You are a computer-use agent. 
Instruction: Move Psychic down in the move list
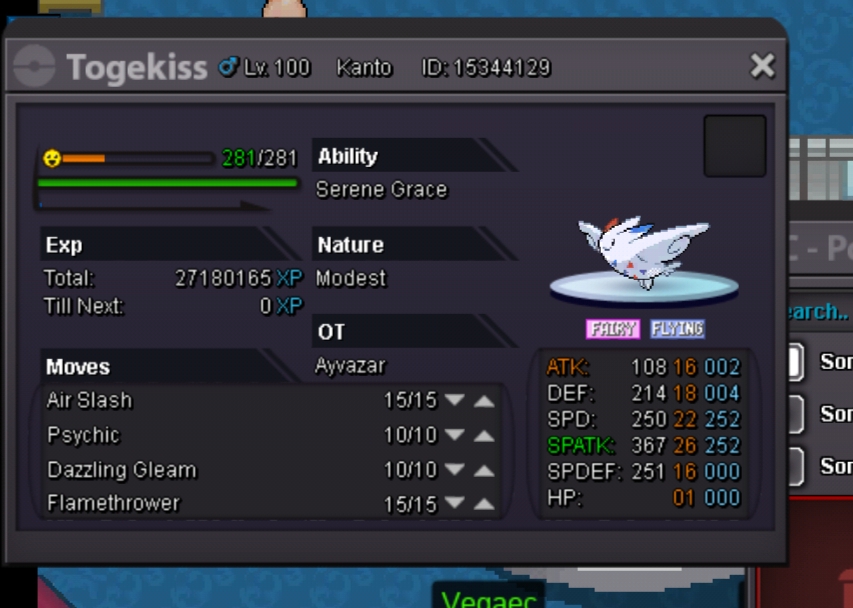click(455, 436)
